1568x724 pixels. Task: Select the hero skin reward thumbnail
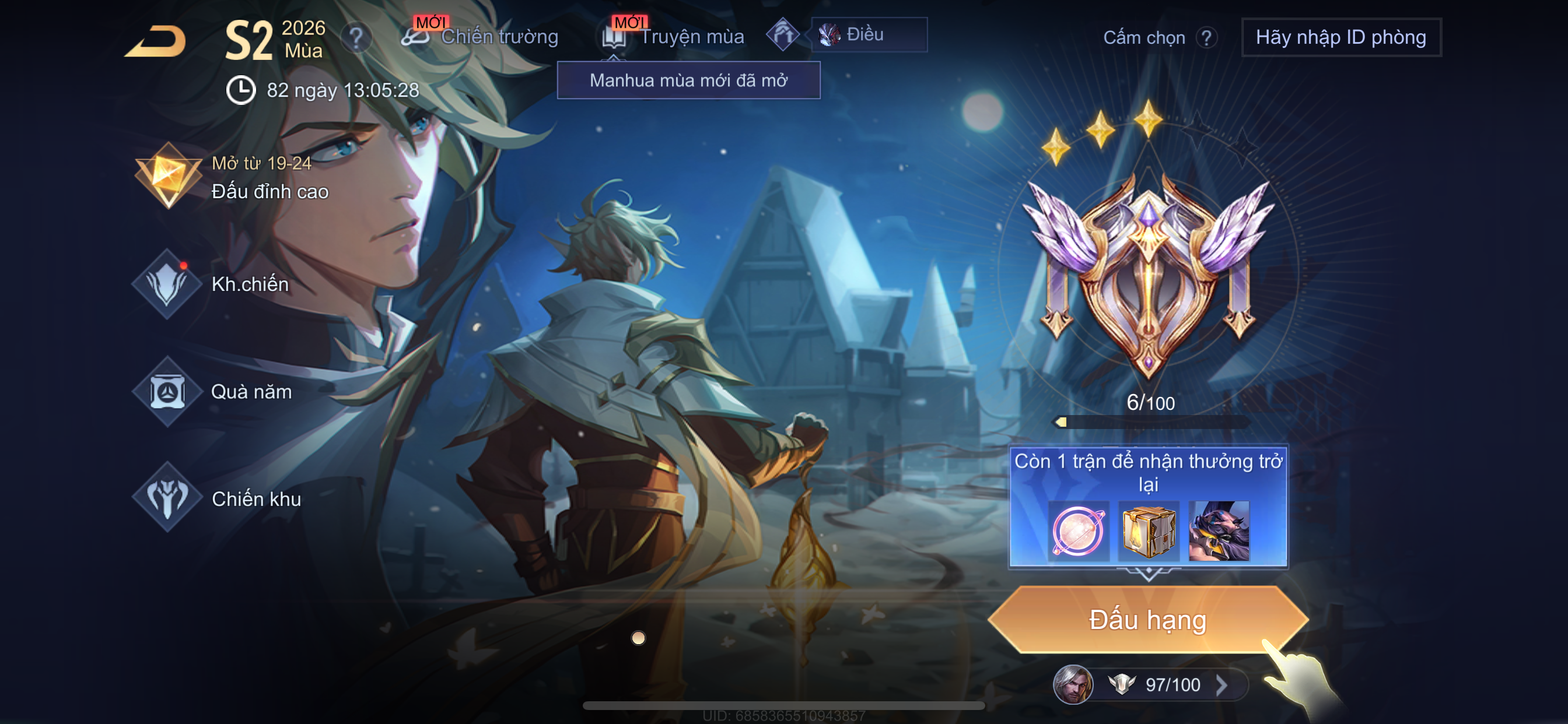tap(1219, 530)
